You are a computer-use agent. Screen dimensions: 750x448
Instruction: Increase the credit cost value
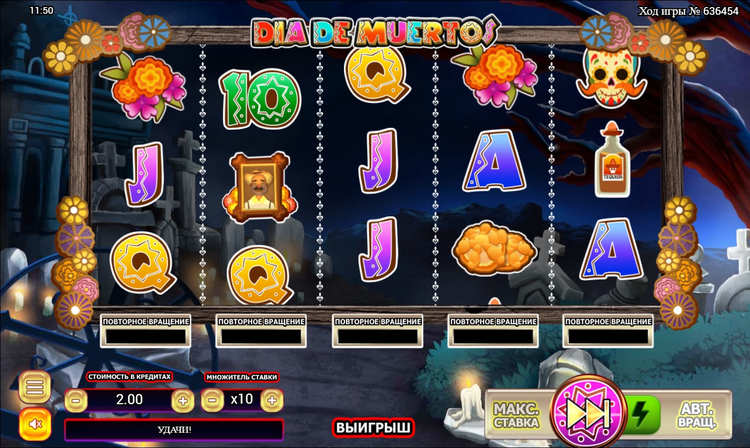pyautogui.click(x=183, y=400)
